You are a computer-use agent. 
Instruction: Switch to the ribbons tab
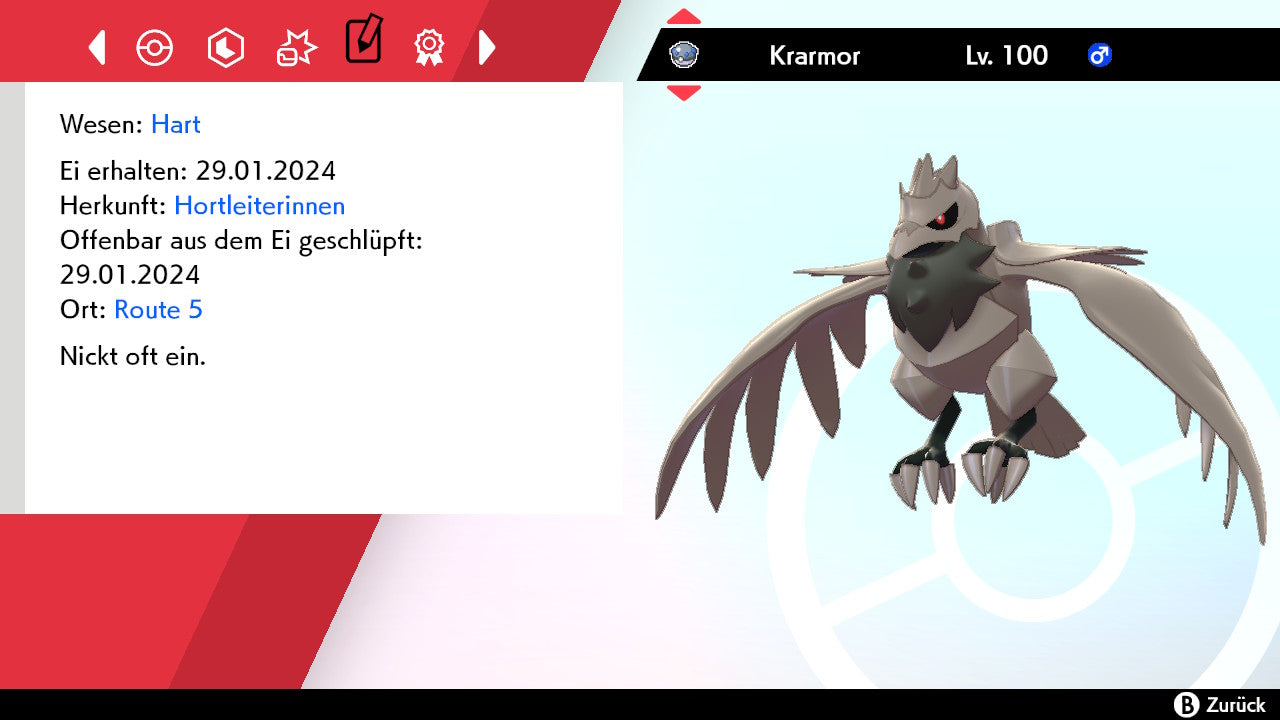click(429, 47)
